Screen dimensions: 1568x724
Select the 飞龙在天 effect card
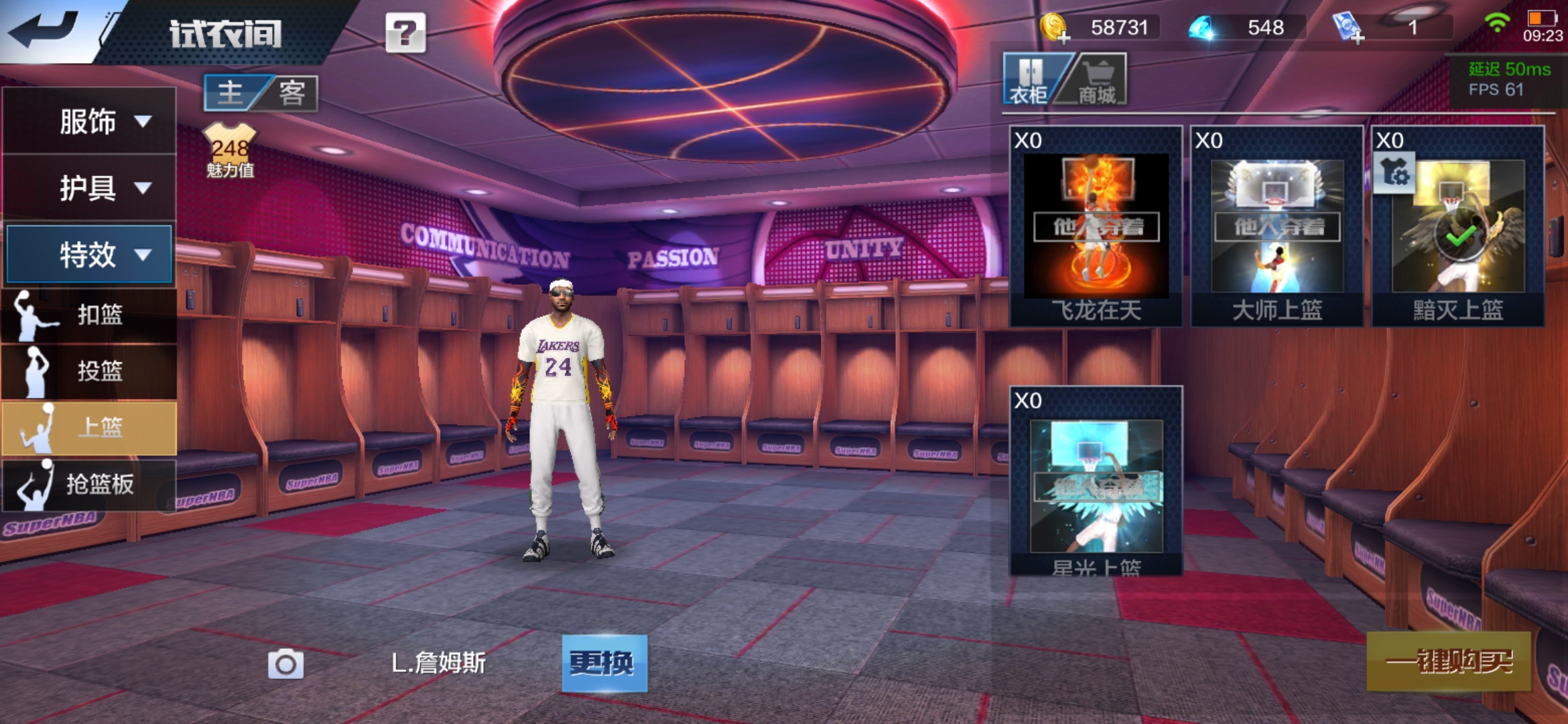tap(1096, 227)
